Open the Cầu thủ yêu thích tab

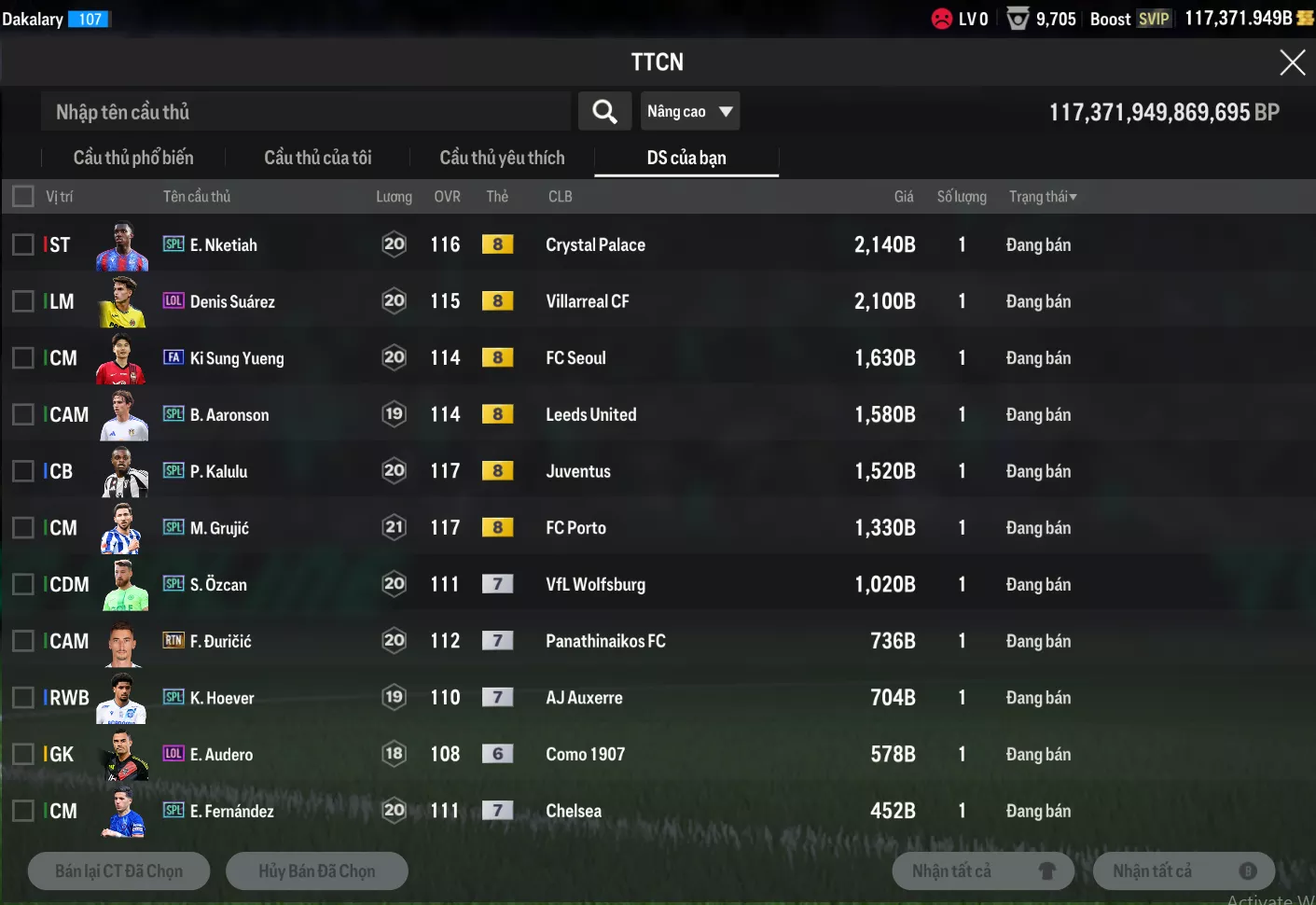point(502,158)
